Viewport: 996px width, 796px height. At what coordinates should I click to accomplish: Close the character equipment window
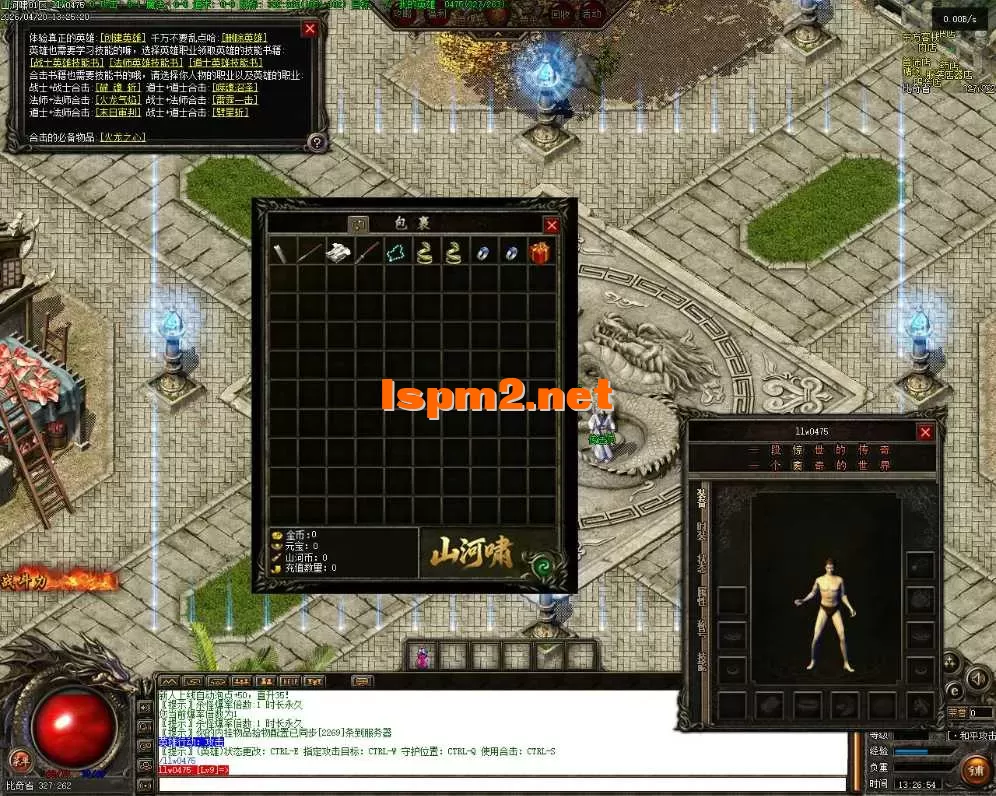click(925, 432)
